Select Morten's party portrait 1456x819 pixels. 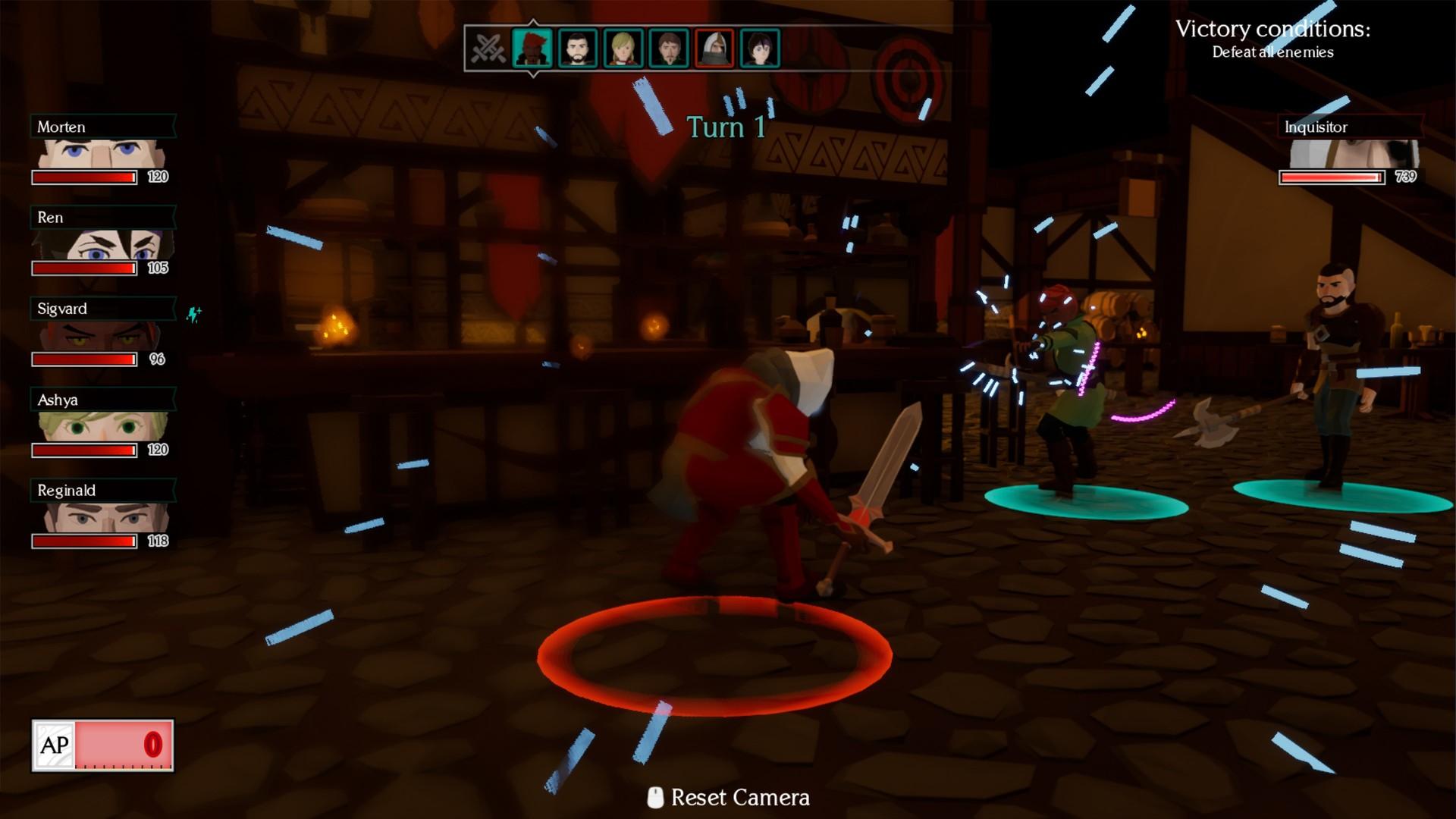[102, 153]
